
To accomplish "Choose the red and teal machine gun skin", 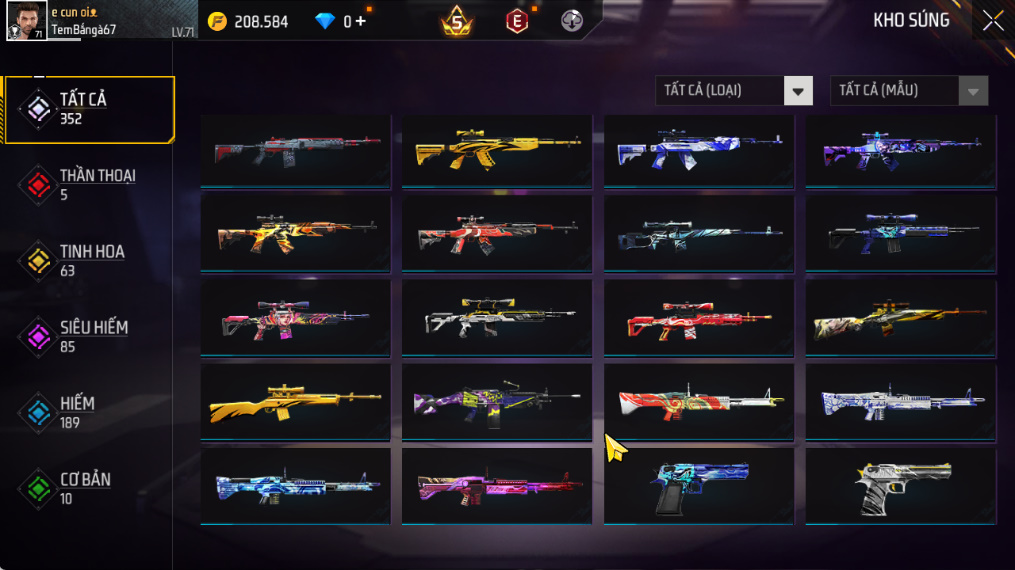I will point(699,401).
